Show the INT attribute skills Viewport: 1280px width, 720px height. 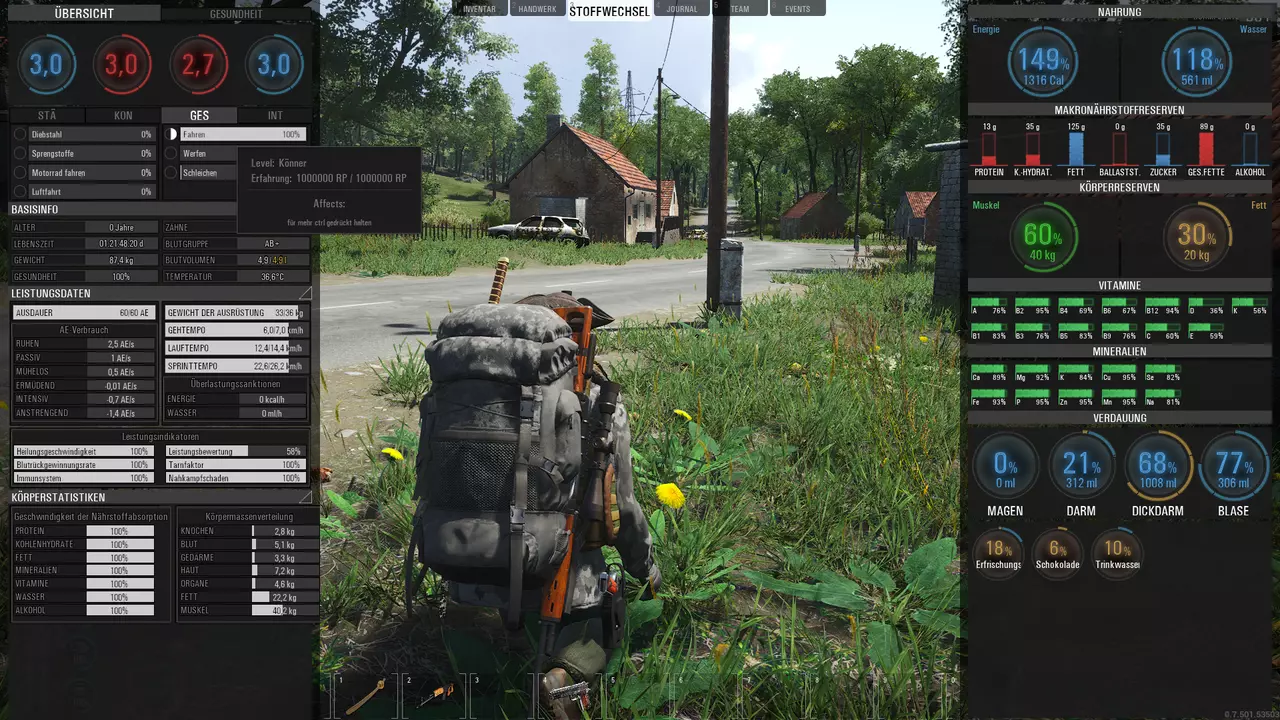tap(275, 116)
